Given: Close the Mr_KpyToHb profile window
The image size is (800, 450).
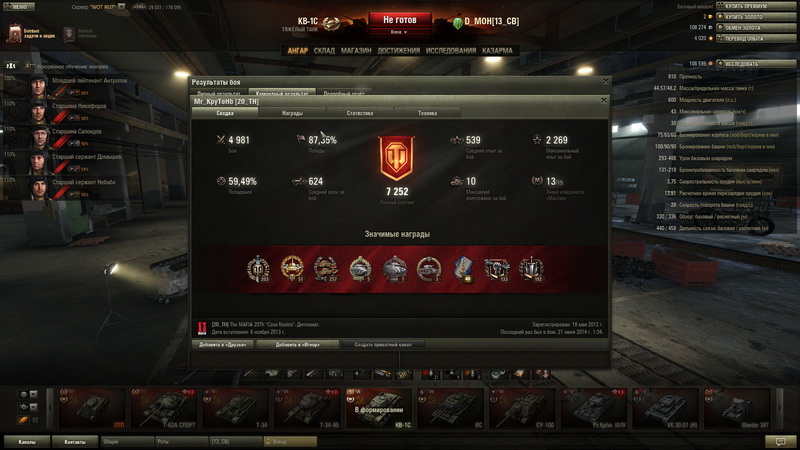Looking at the screenshot, I should click(x=604, y=101).
